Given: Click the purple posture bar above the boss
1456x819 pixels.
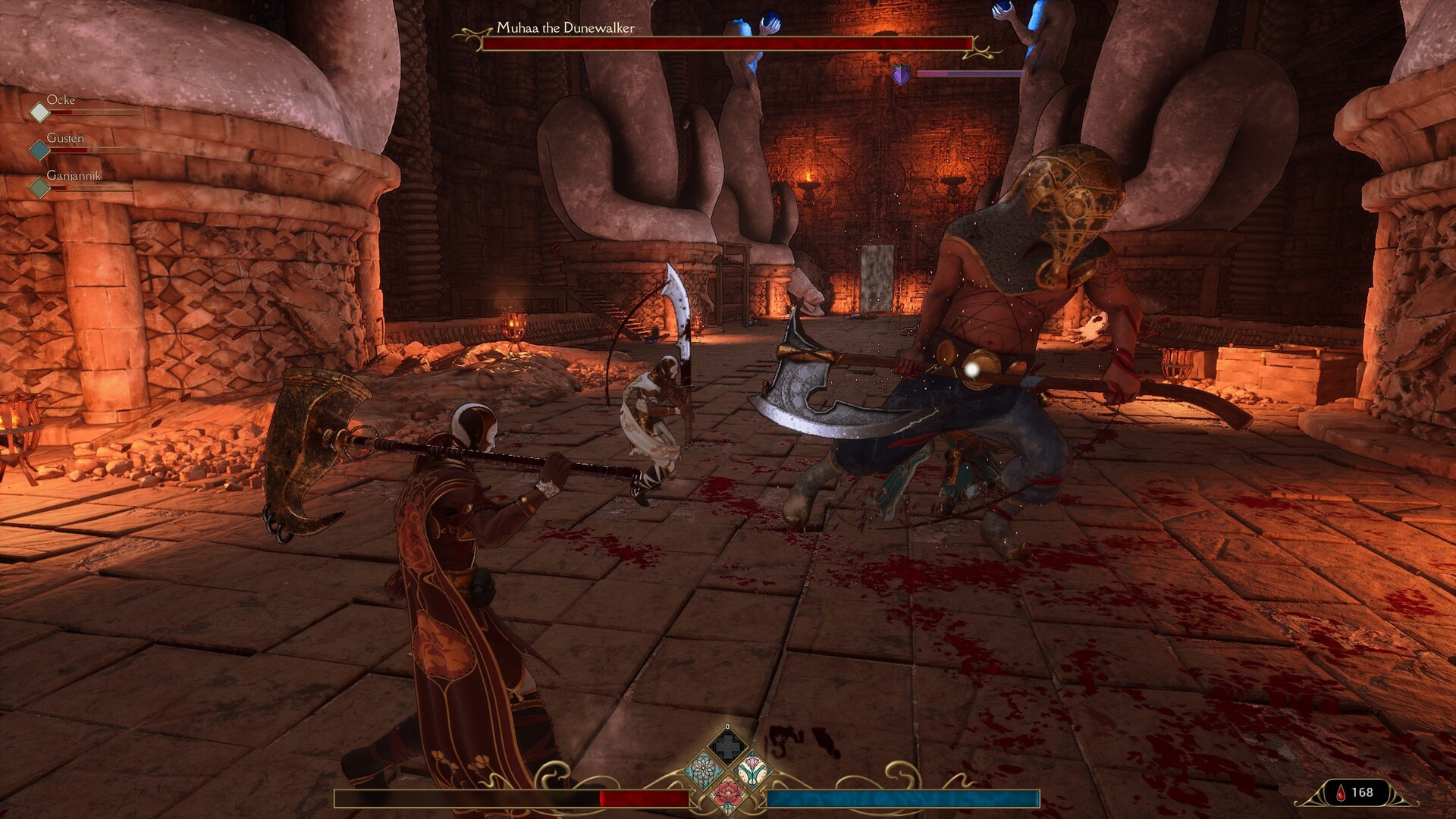Looking at the screenshot, I should click(971, 74).
